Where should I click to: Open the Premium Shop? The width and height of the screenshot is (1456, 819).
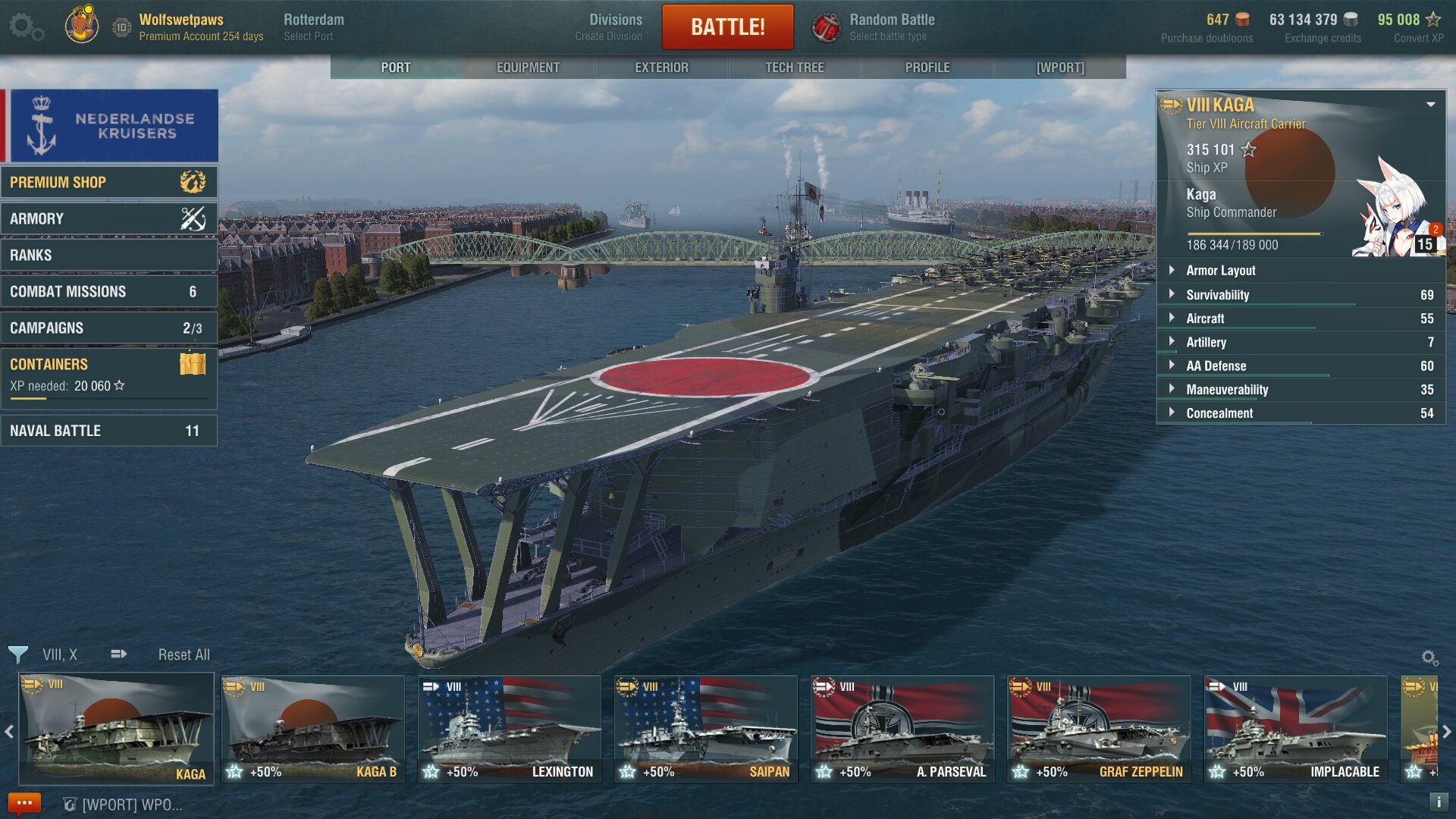pyautogui.click(x=109, y=182)
